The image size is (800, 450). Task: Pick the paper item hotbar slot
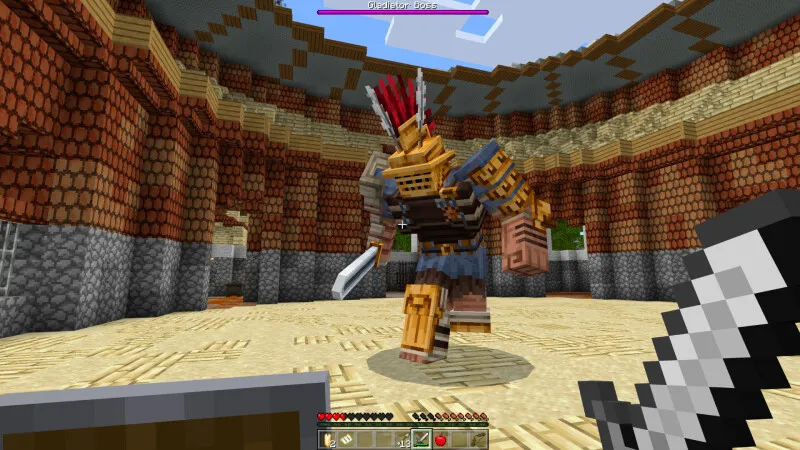click(346, 439)
